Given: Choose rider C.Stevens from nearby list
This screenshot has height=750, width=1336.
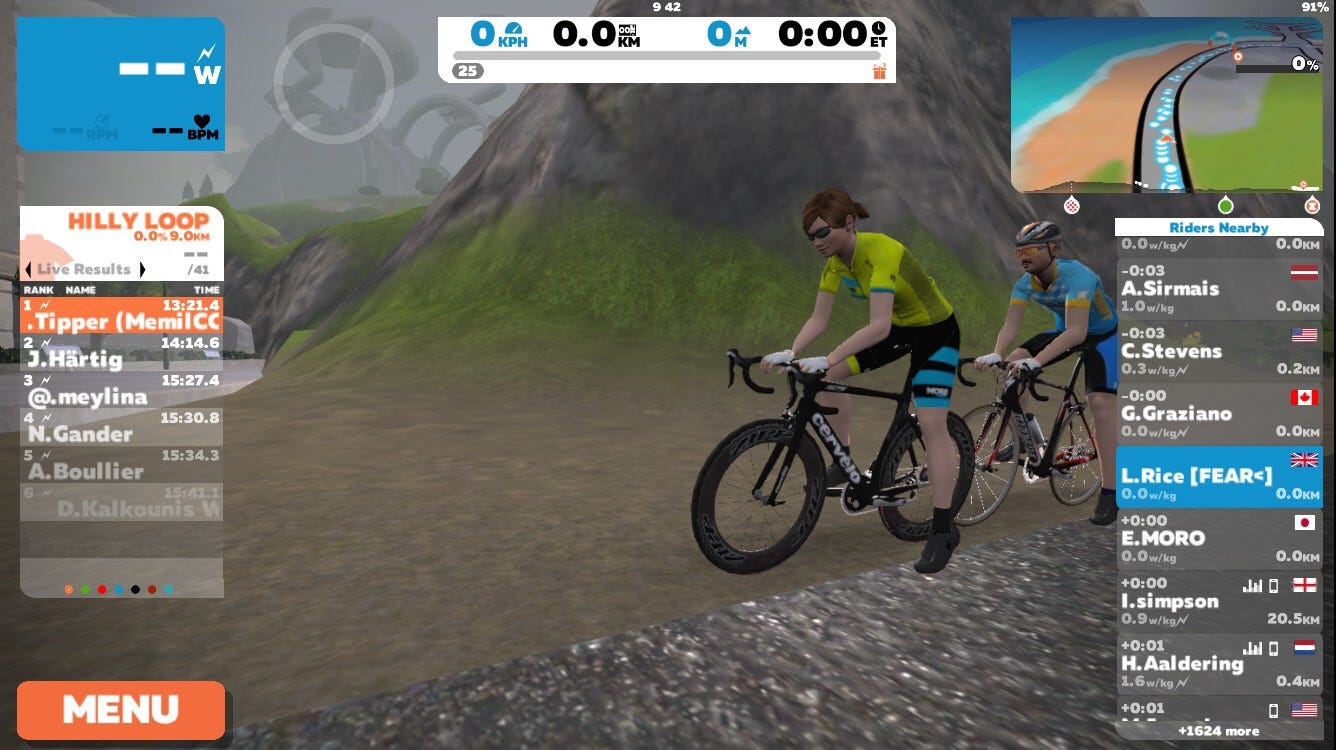Looking at the screenshot, I should click(x=1218, y=351).
